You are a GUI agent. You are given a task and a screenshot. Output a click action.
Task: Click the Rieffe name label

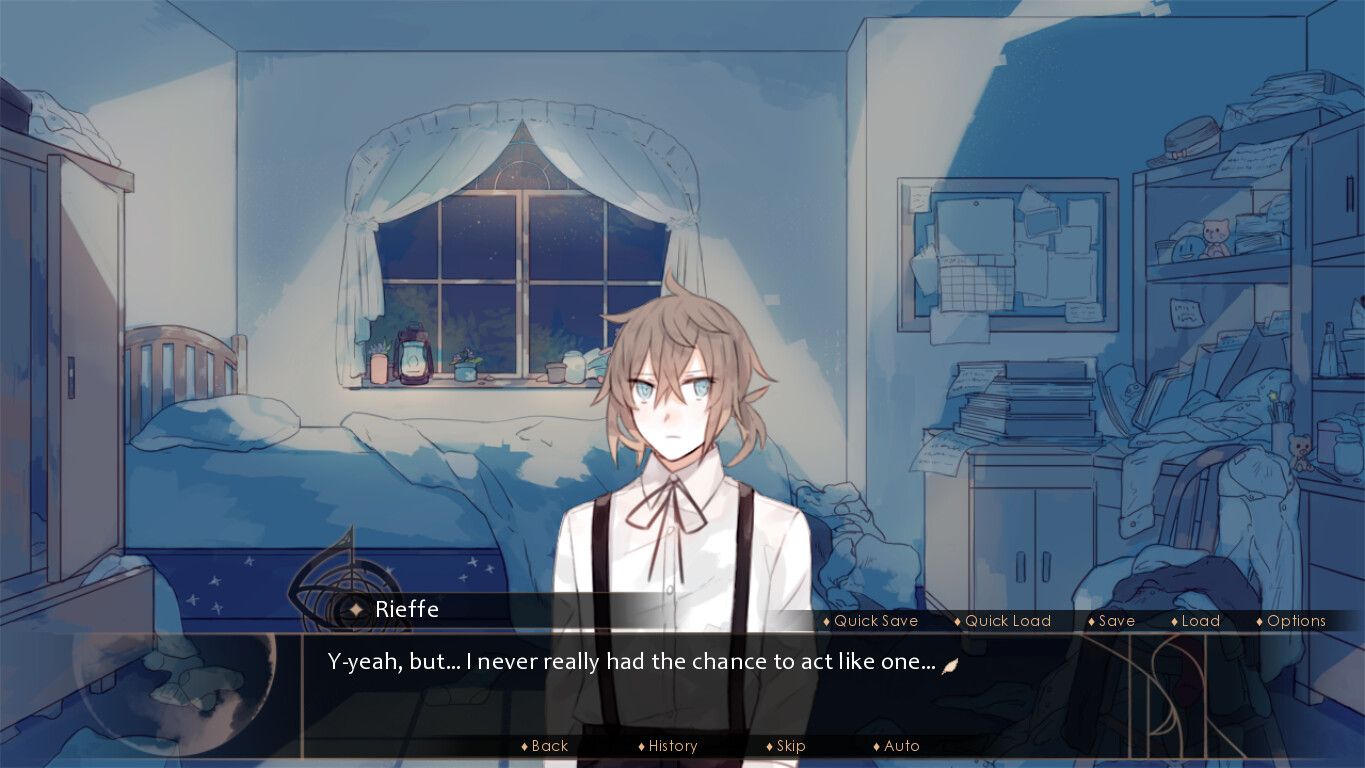404,609
